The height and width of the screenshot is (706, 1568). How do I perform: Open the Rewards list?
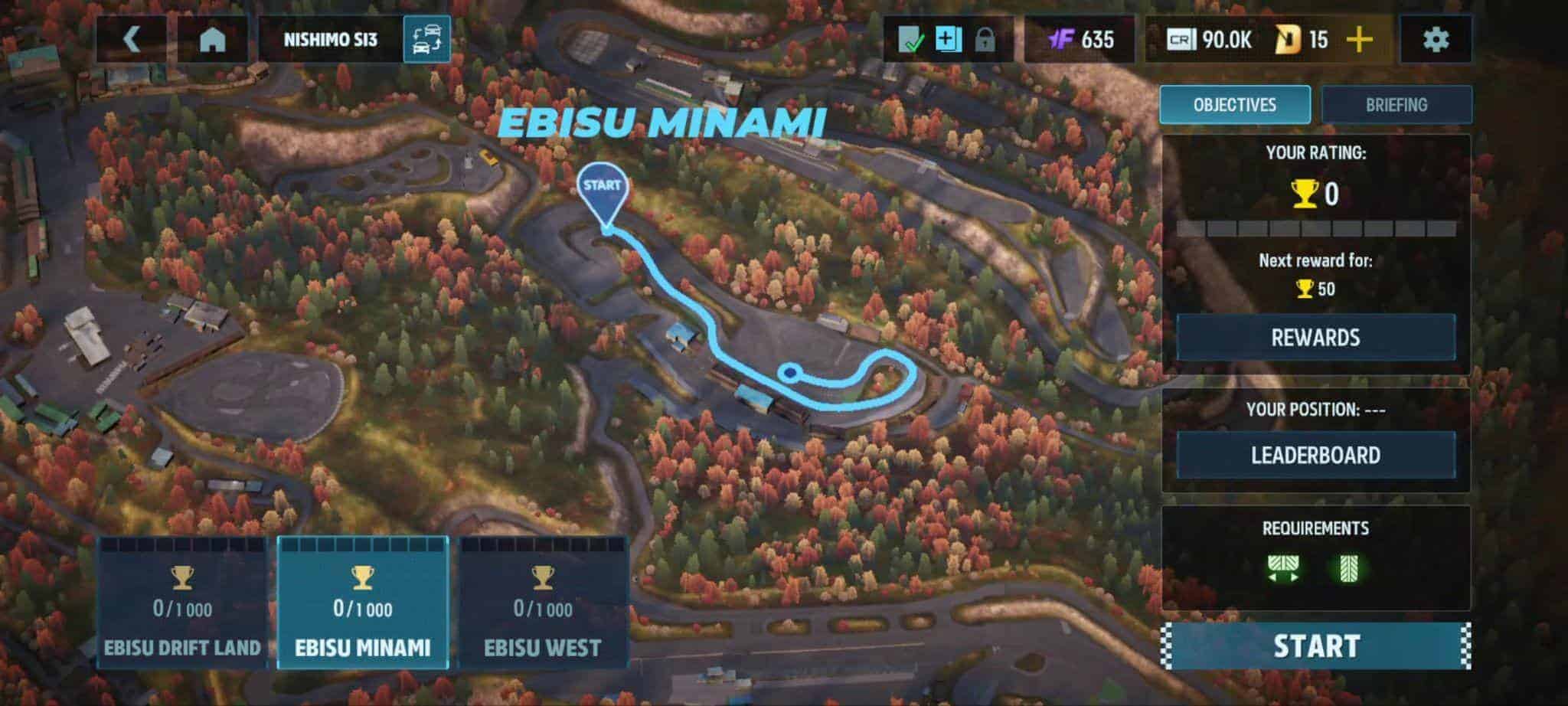1315,338
